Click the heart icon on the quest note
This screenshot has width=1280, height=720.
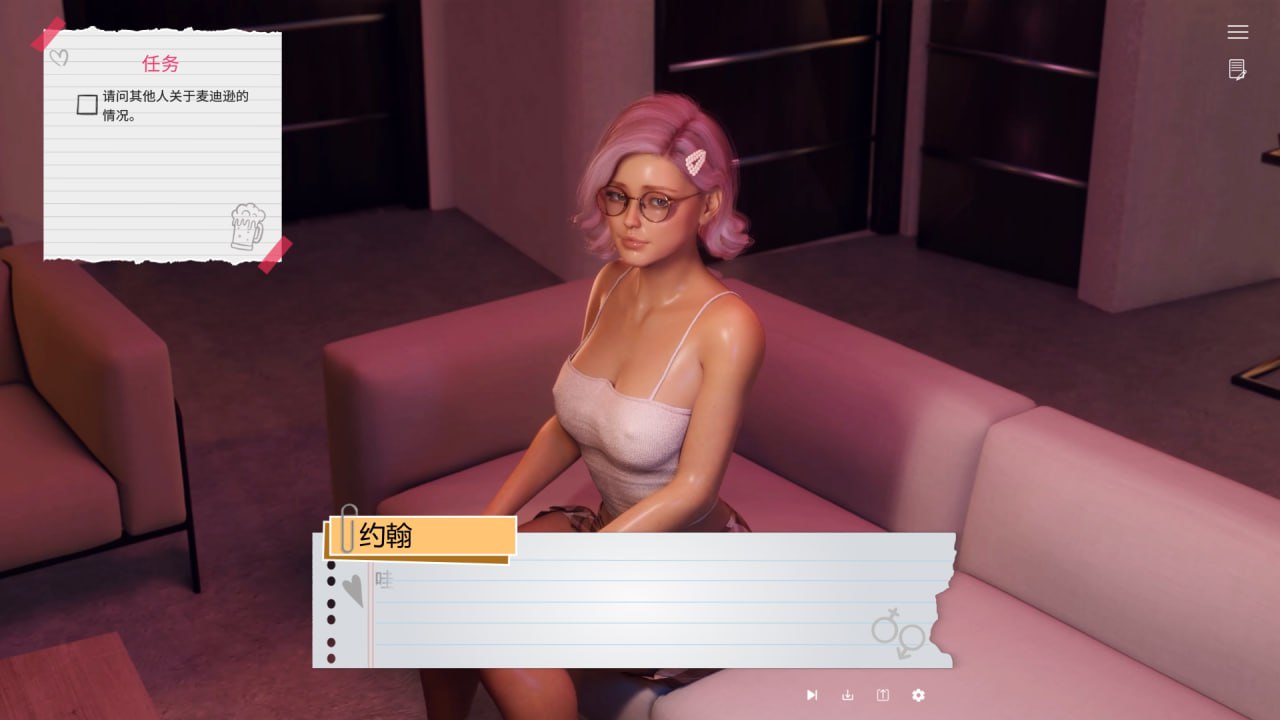tap(60, 57)
